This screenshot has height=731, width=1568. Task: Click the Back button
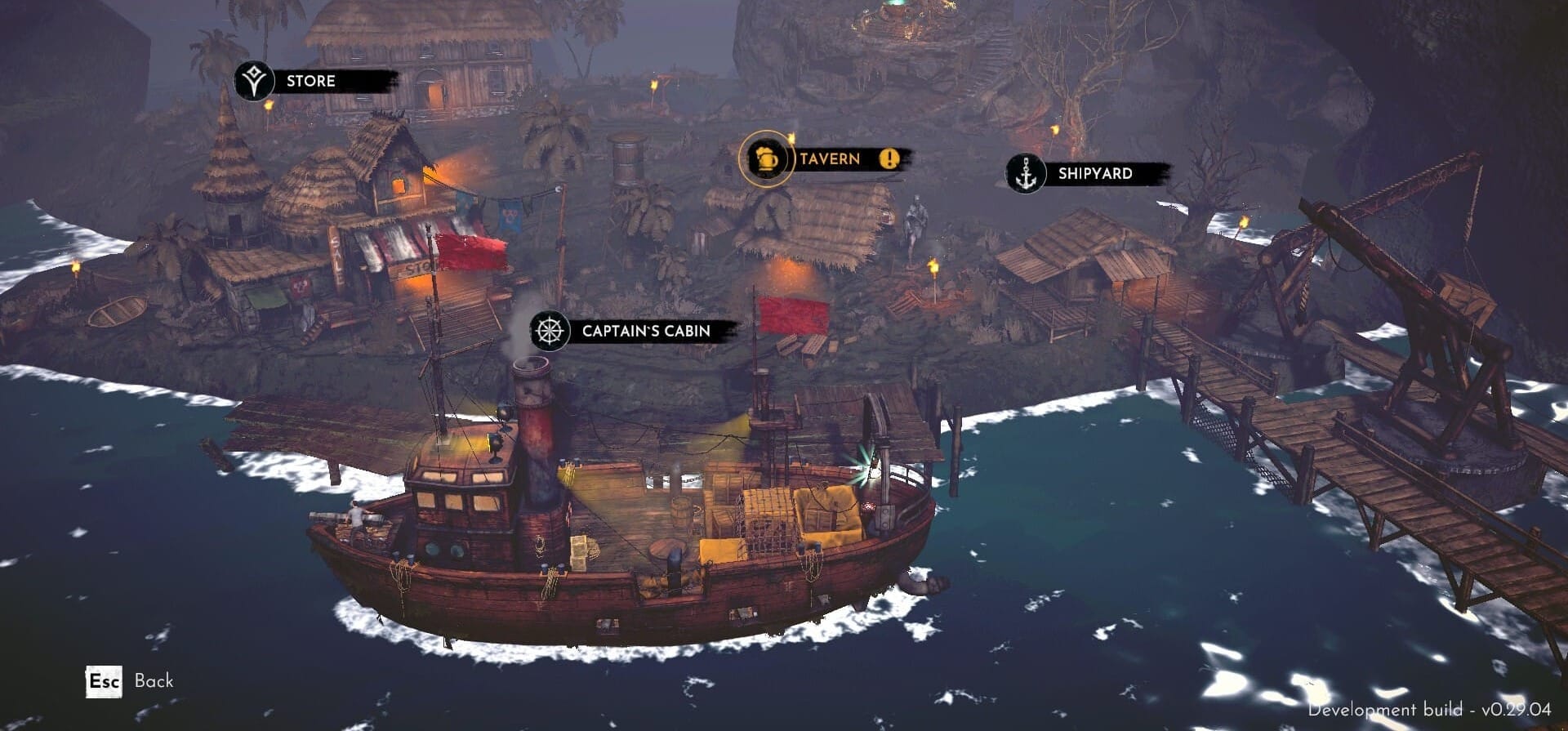131,681
